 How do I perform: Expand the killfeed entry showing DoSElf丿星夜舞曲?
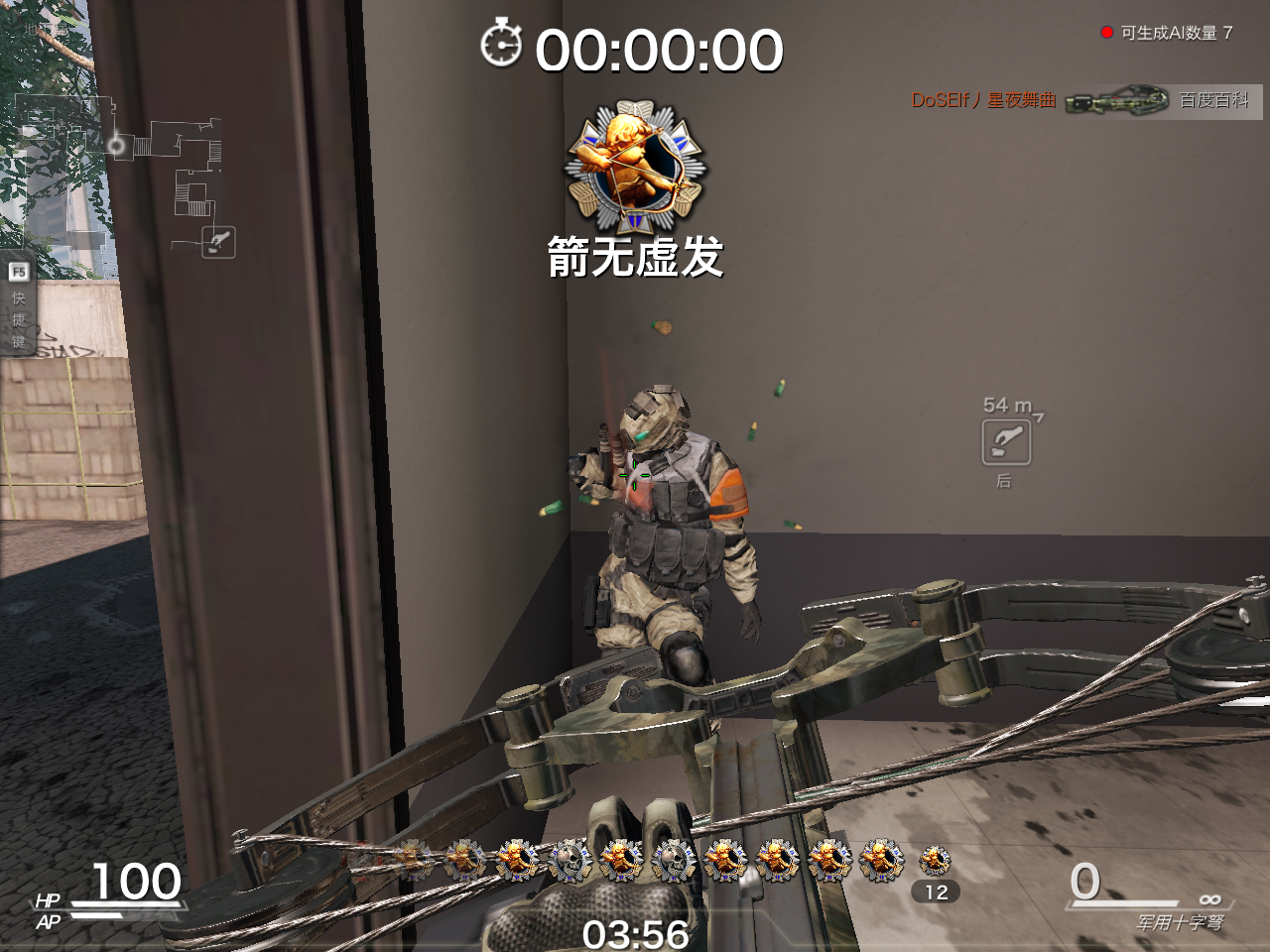point(984,101)
